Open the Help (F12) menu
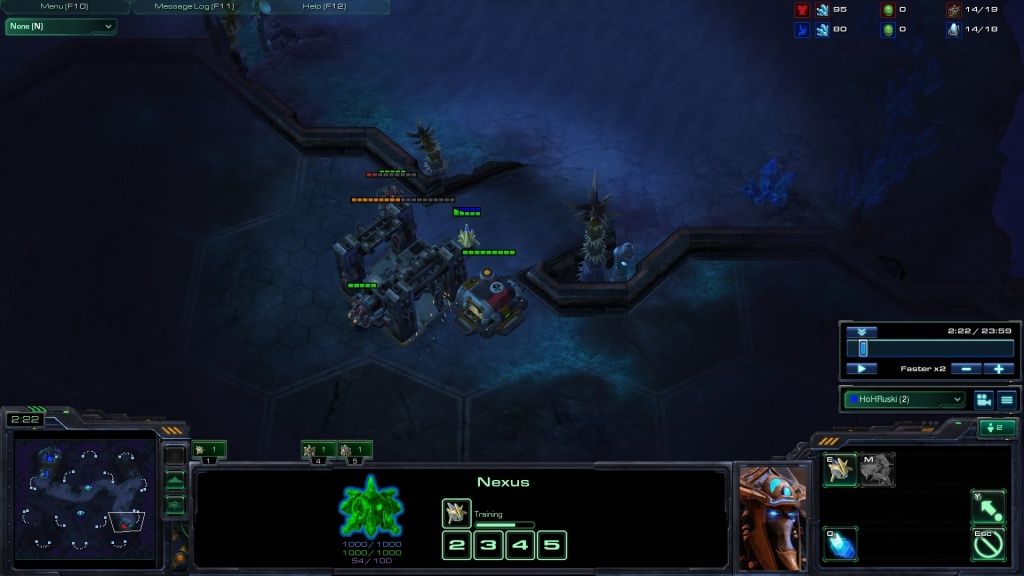This screenshot has height=576, width=1024. tap(325, 7)
